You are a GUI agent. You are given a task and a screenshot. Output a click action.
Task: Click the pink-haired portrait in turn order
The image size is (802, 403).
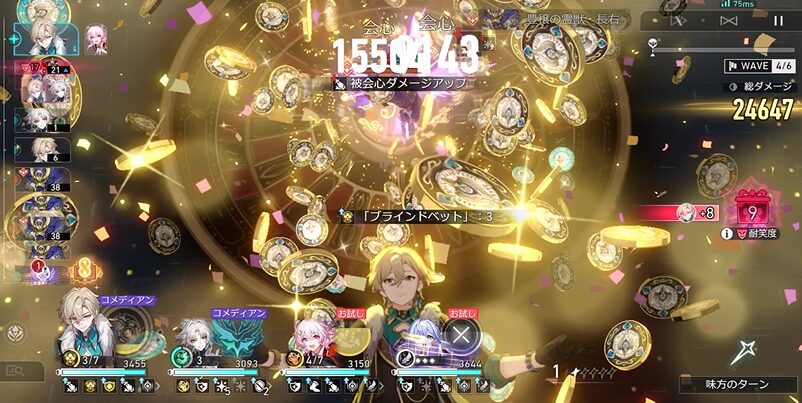(x=97, y=37)
